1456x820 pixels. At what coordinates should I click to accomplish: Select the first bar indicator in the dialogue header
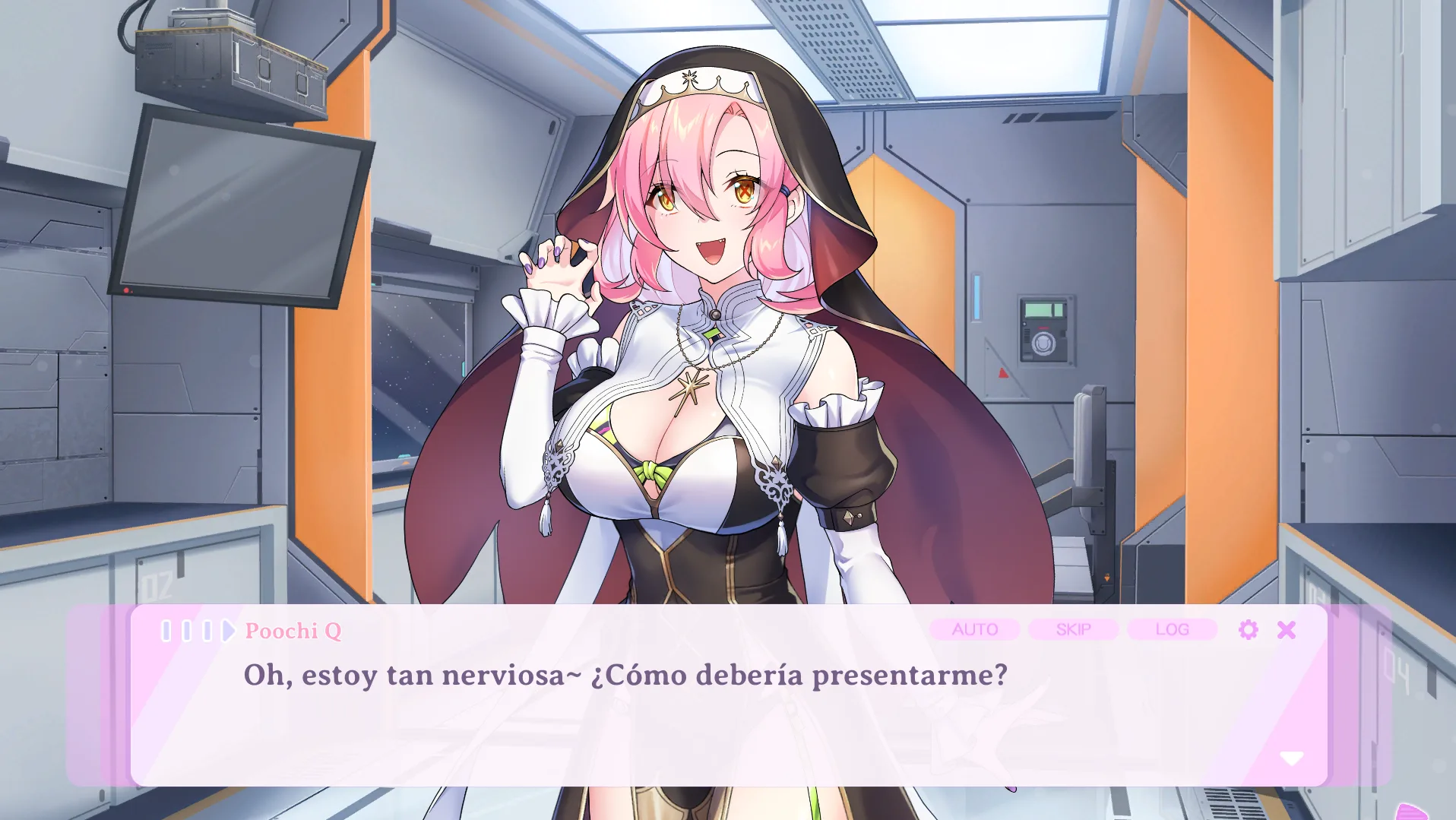(166, 630)
